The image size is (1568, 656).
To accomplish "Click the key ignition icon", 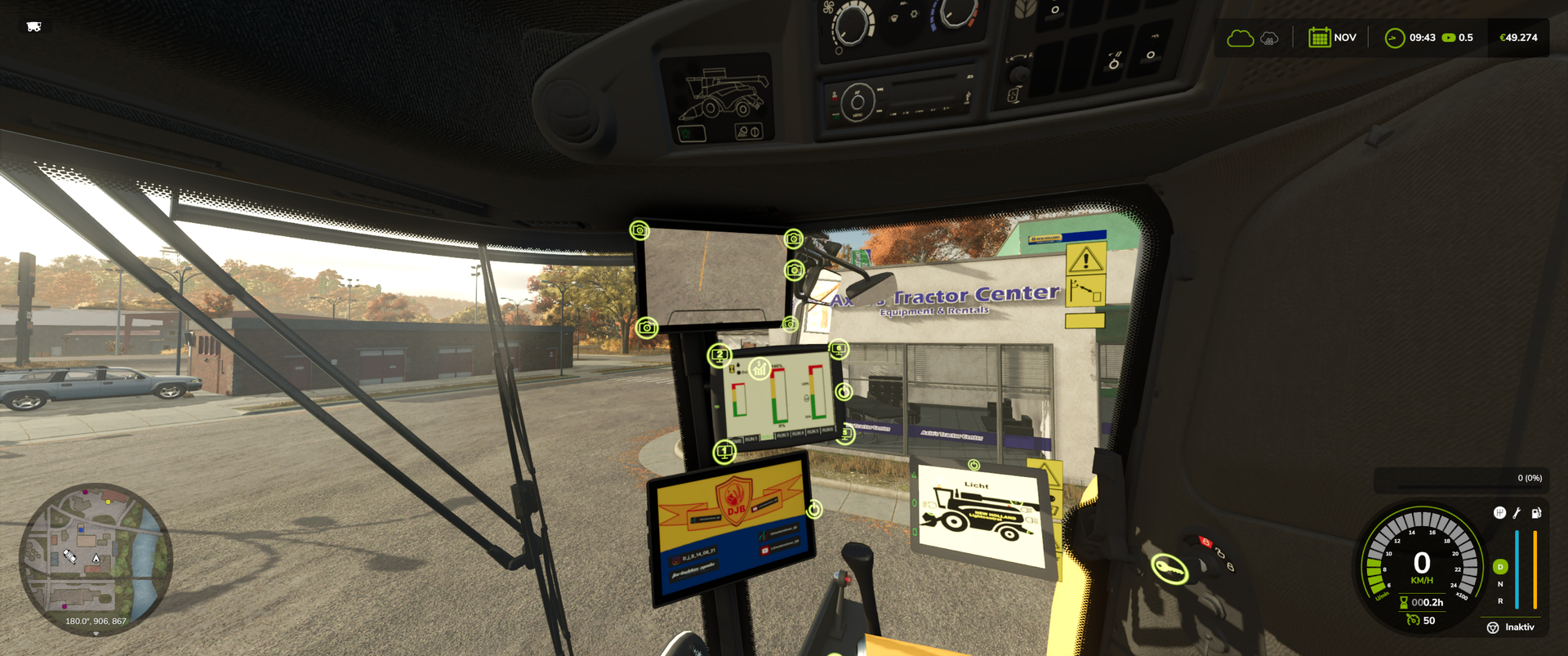I will [x=1169, y=568].
